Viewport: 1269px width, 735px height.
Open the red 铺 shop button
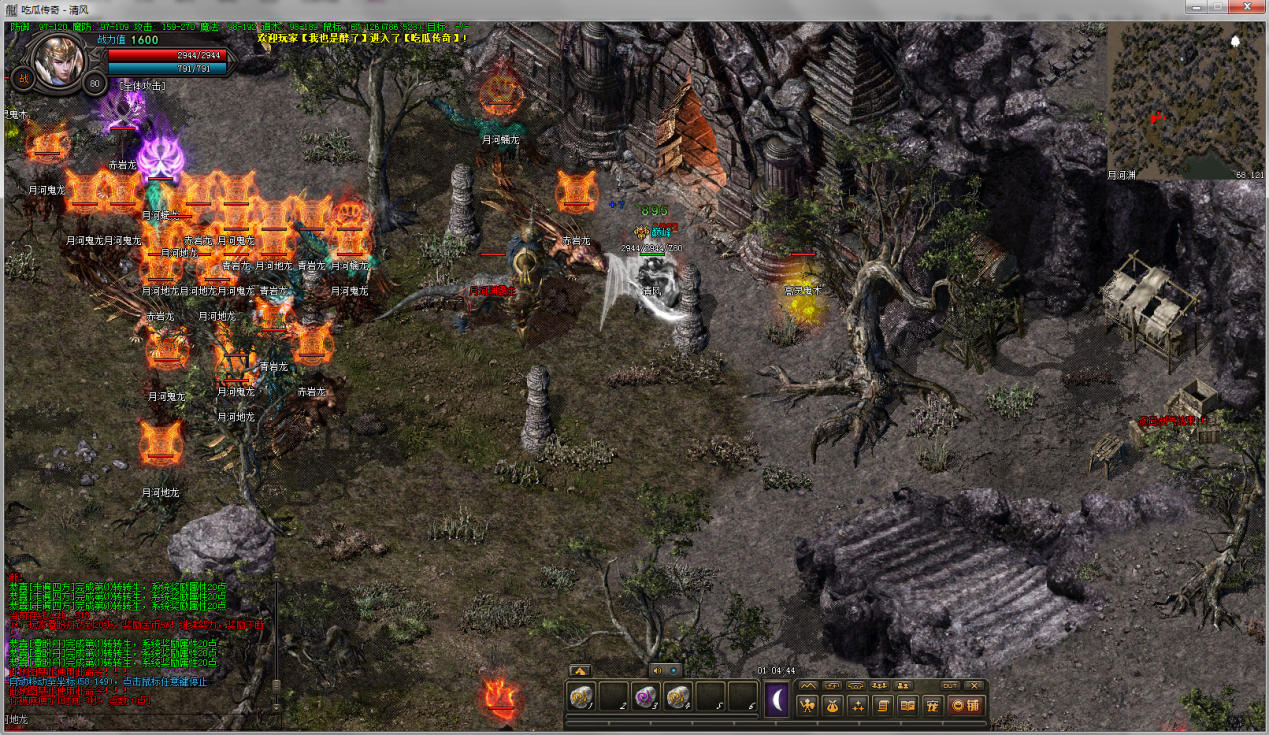point(965,705)
